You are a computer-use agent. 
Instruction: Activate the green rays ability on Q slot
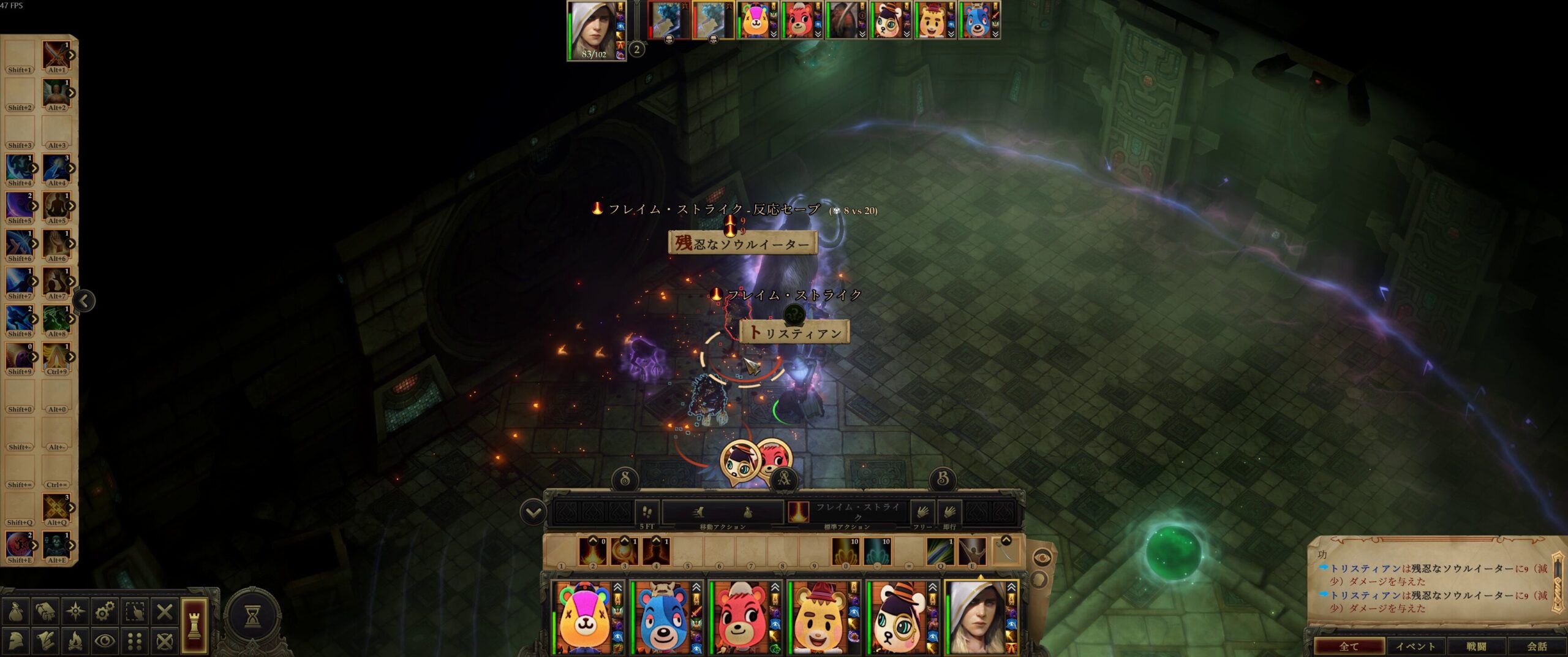(x=940, y=551)
